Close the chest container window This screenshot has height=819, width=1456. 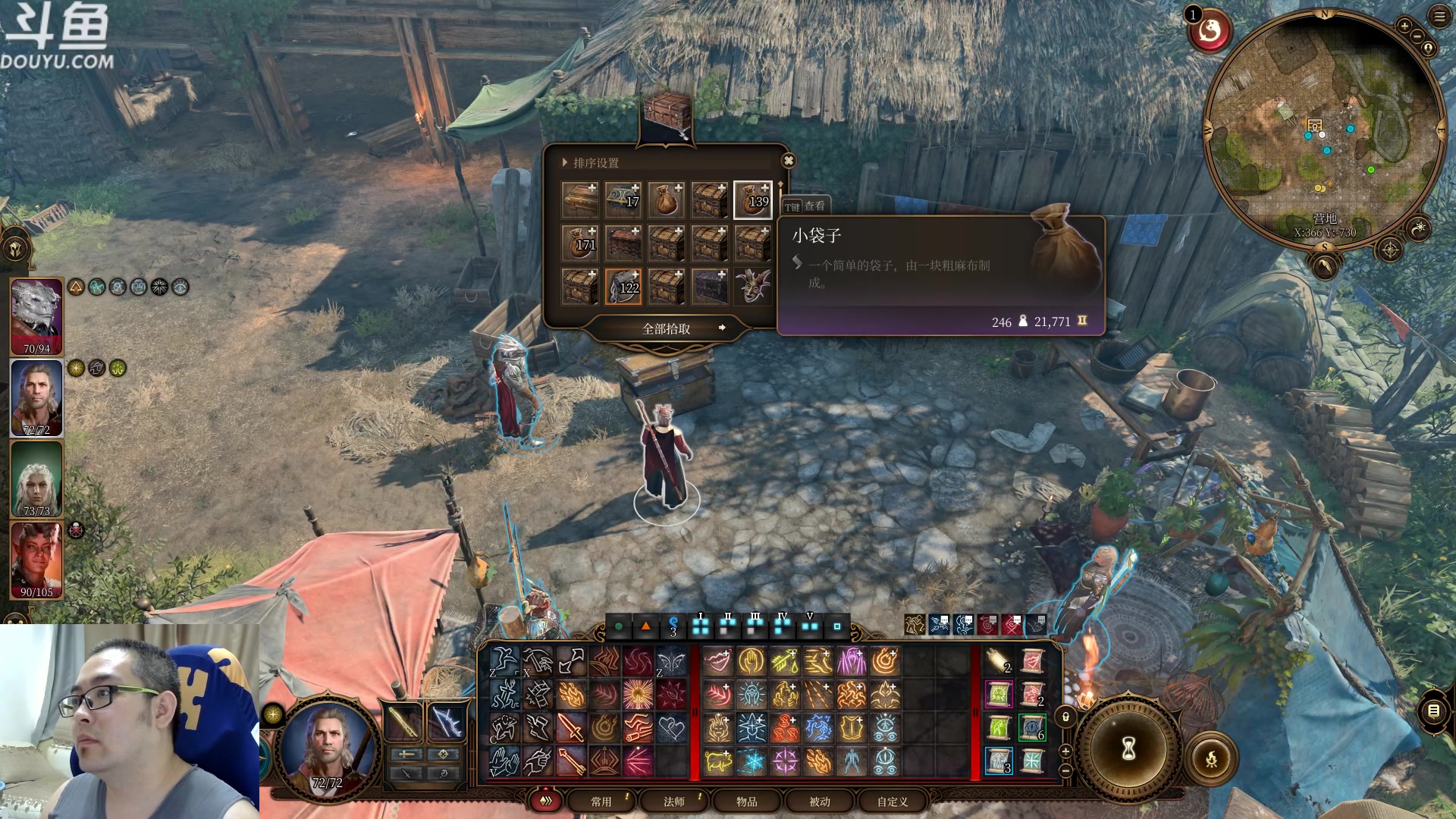(789, 161)
